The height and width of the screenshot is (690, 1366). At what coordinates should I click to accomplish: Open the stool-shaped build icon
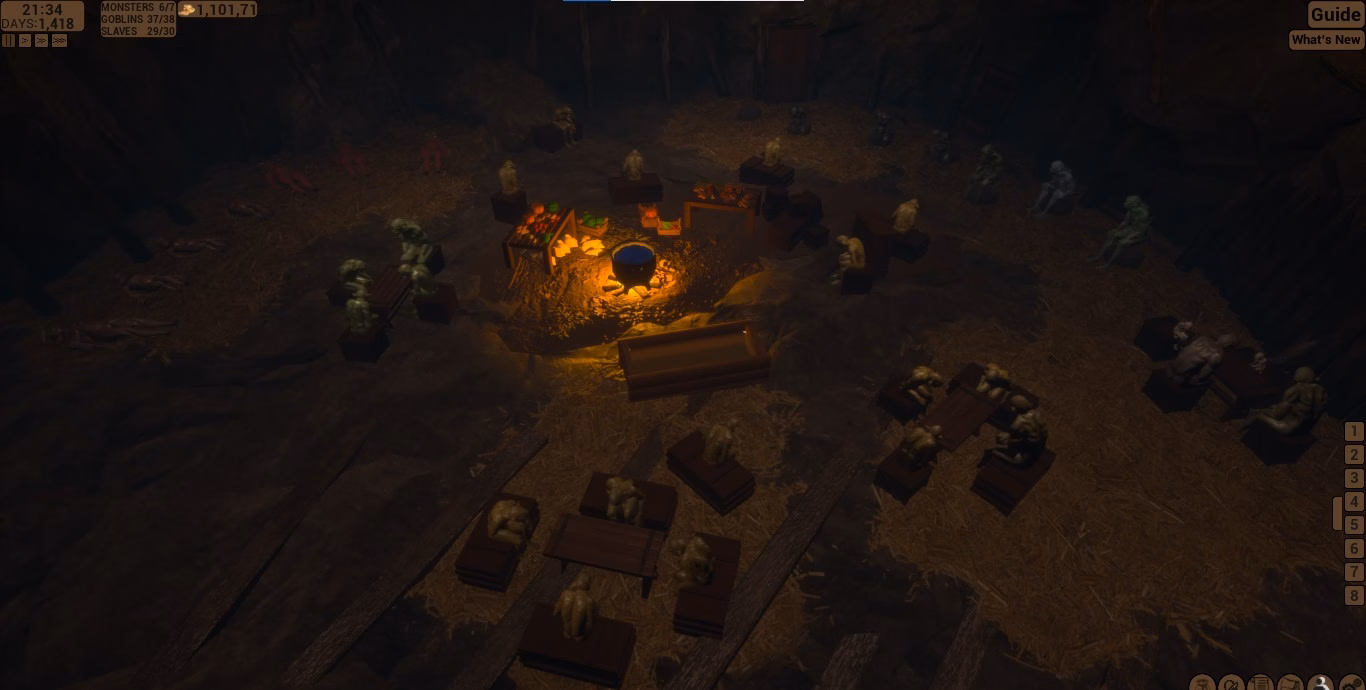1201,684
